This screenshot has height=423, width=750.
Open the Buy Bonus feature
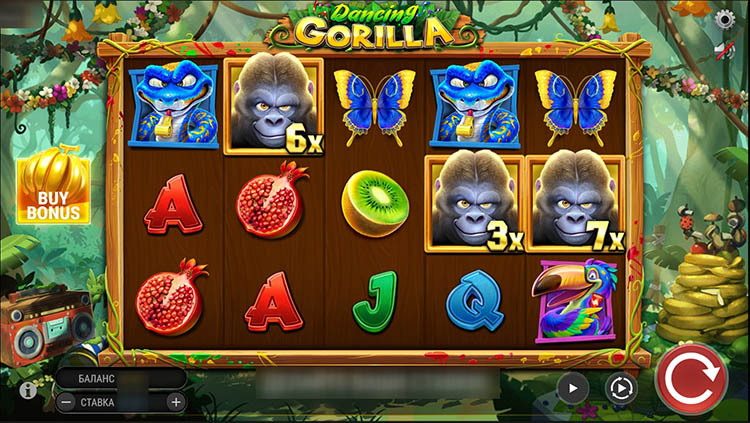tap(53, 188)
